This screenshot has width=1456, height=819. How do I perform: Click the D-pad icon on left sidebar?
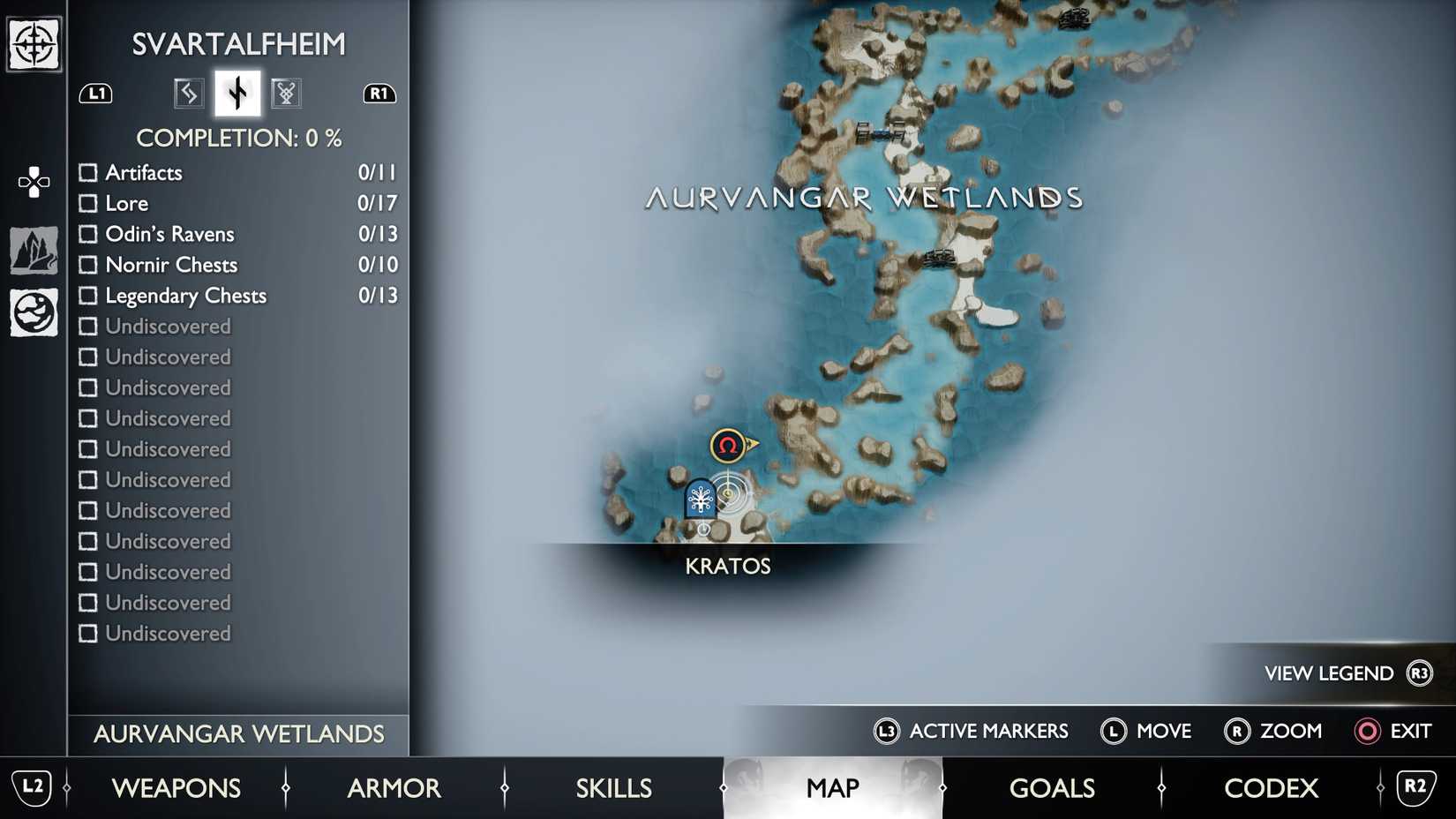pos(33,183)
